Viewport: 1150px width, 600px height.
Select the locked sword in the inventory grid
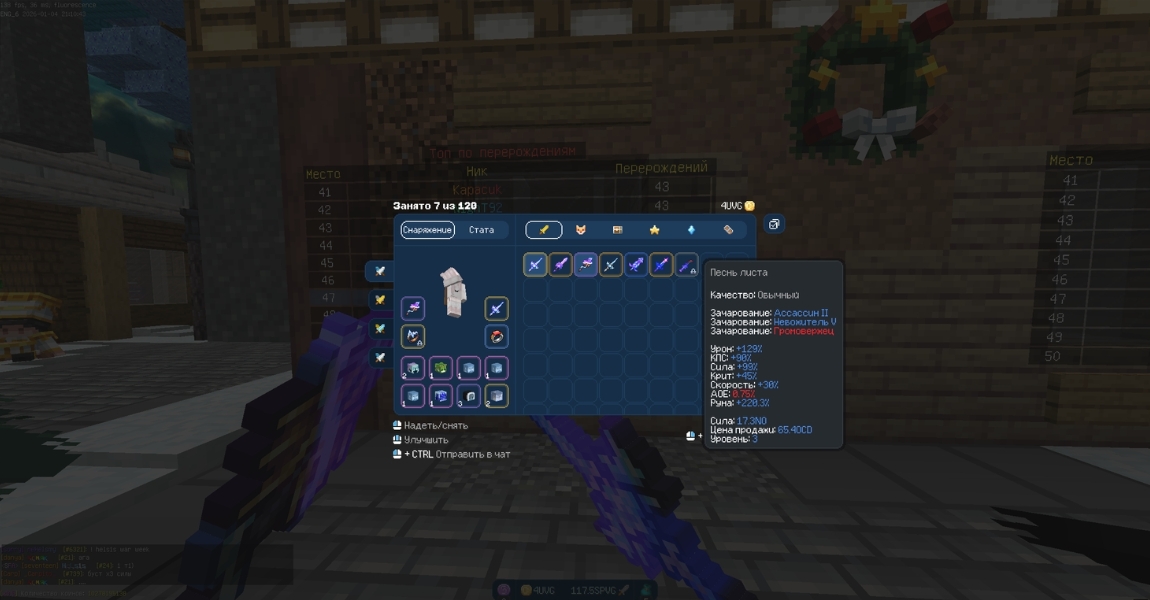[686, 265]
